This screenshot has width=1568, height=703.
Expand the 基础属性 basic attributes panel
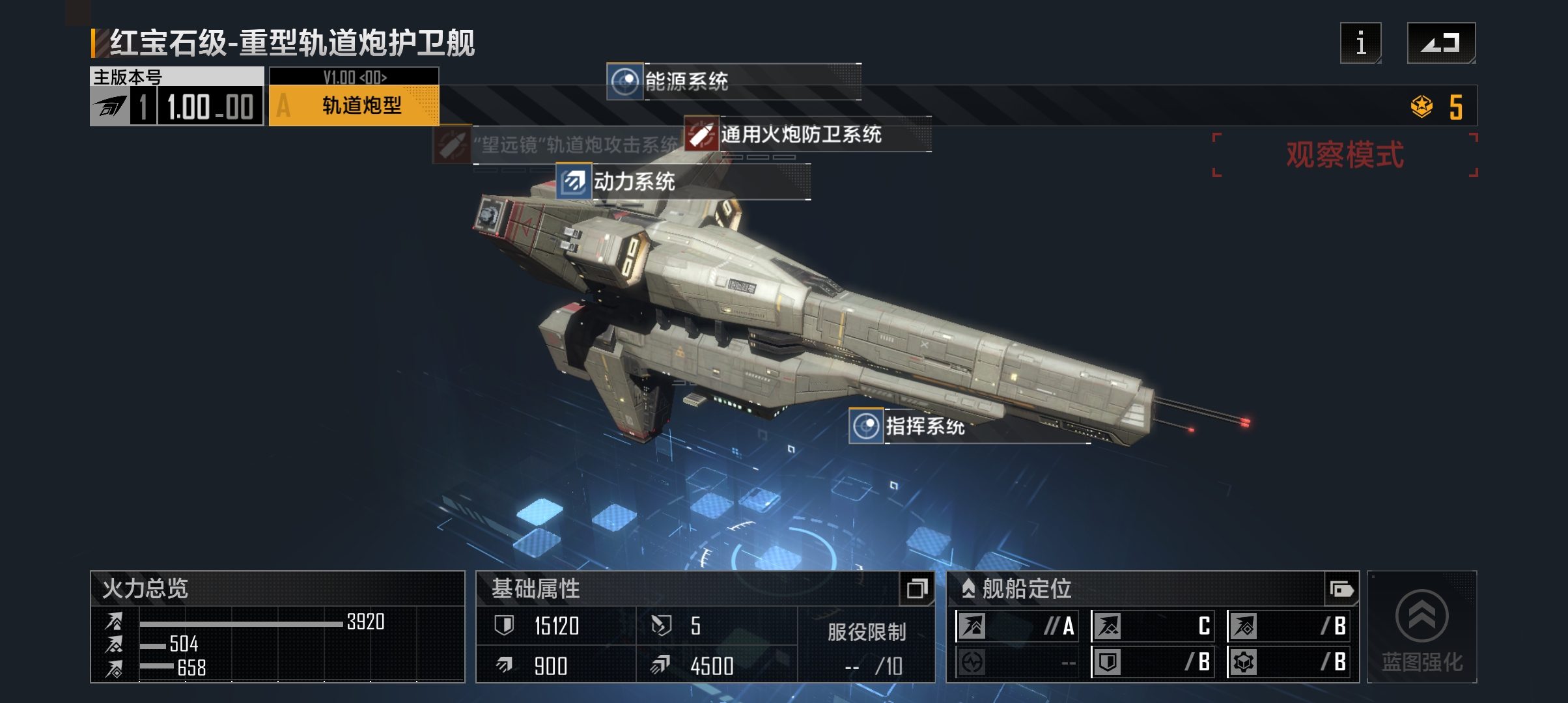coord(917,589)
